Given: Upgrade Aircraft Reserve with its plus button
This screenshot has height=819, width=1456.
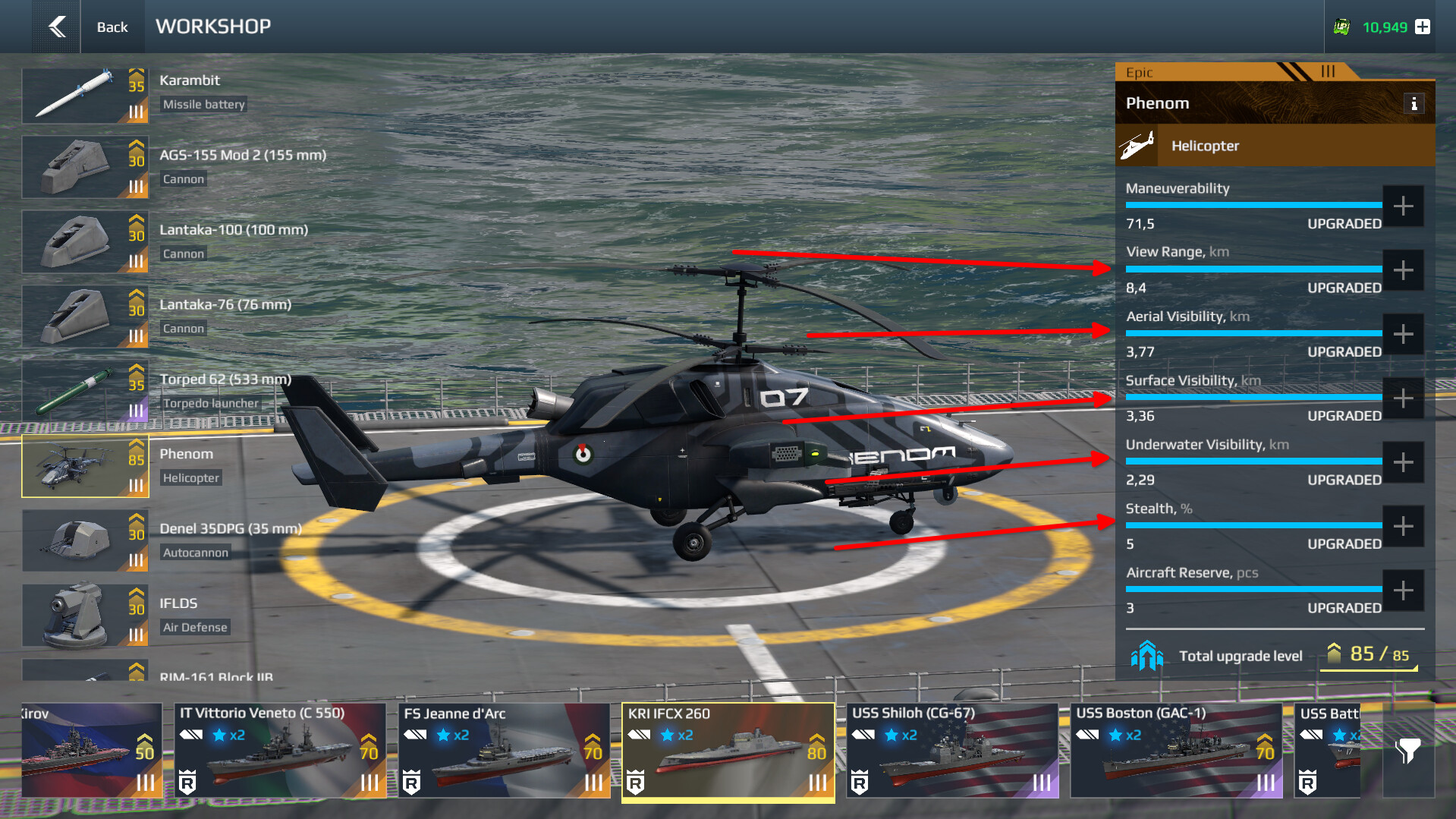Looking at the screenshot, I should click(x=1403, y=591).
